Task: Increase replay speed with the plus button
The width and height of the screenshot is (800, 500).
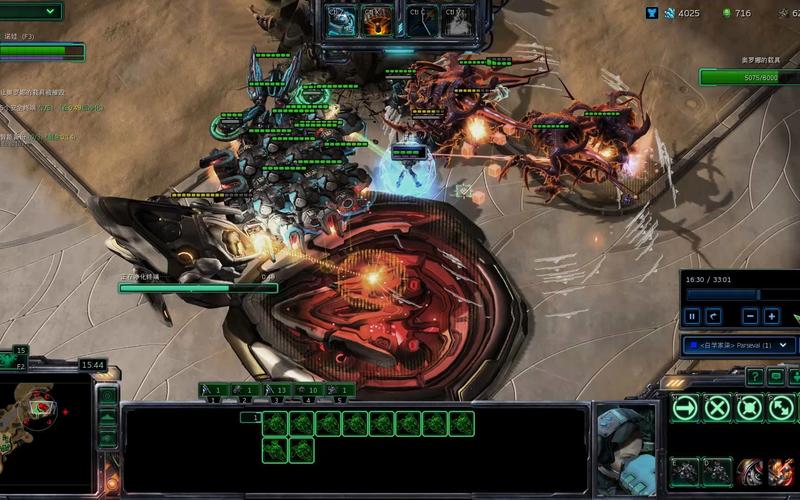Action: click(x=772, y=316)
